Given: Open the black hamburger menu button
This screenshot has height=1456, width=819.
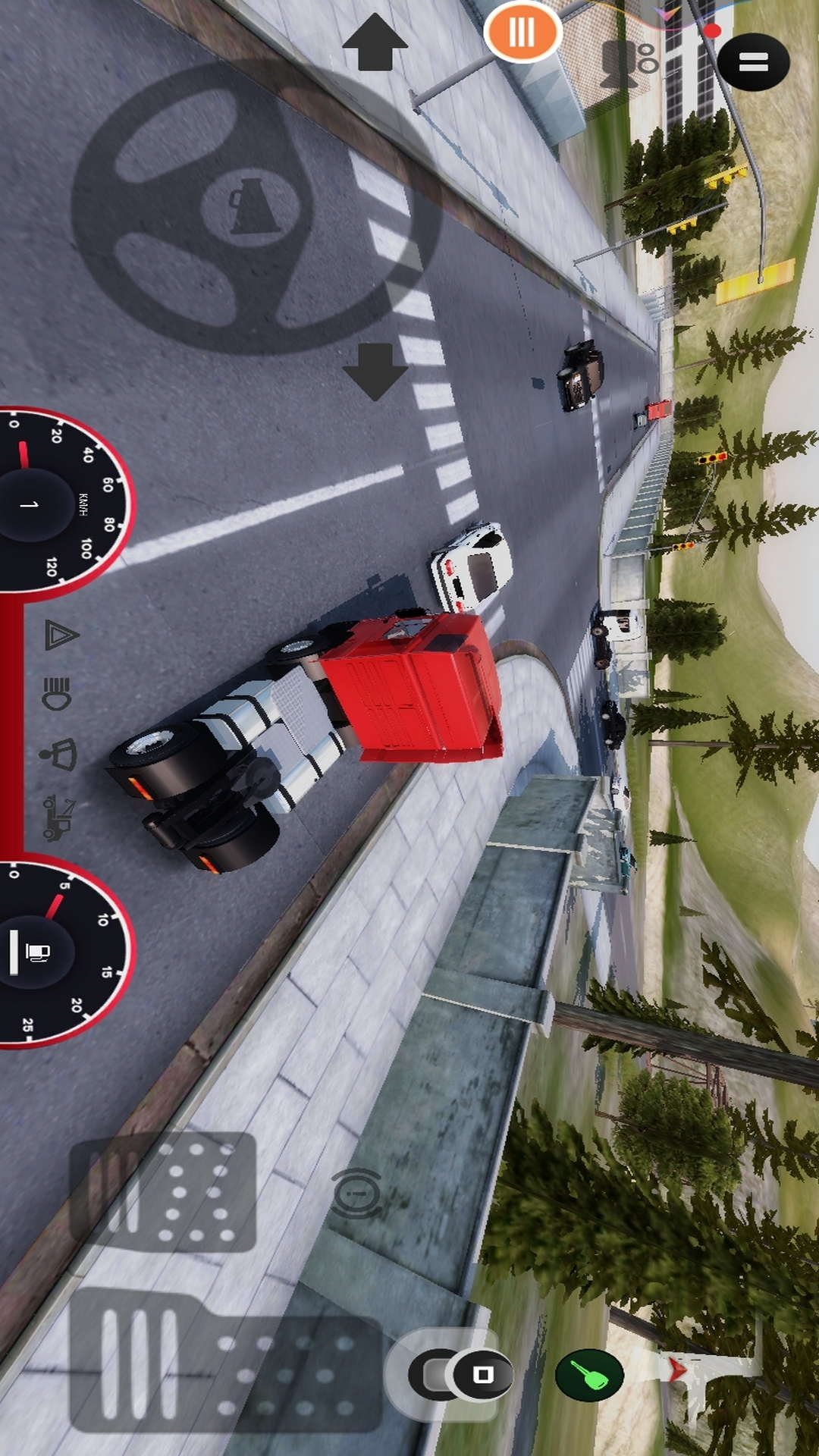Looking at the screenshot, I should tap(753, 62).
